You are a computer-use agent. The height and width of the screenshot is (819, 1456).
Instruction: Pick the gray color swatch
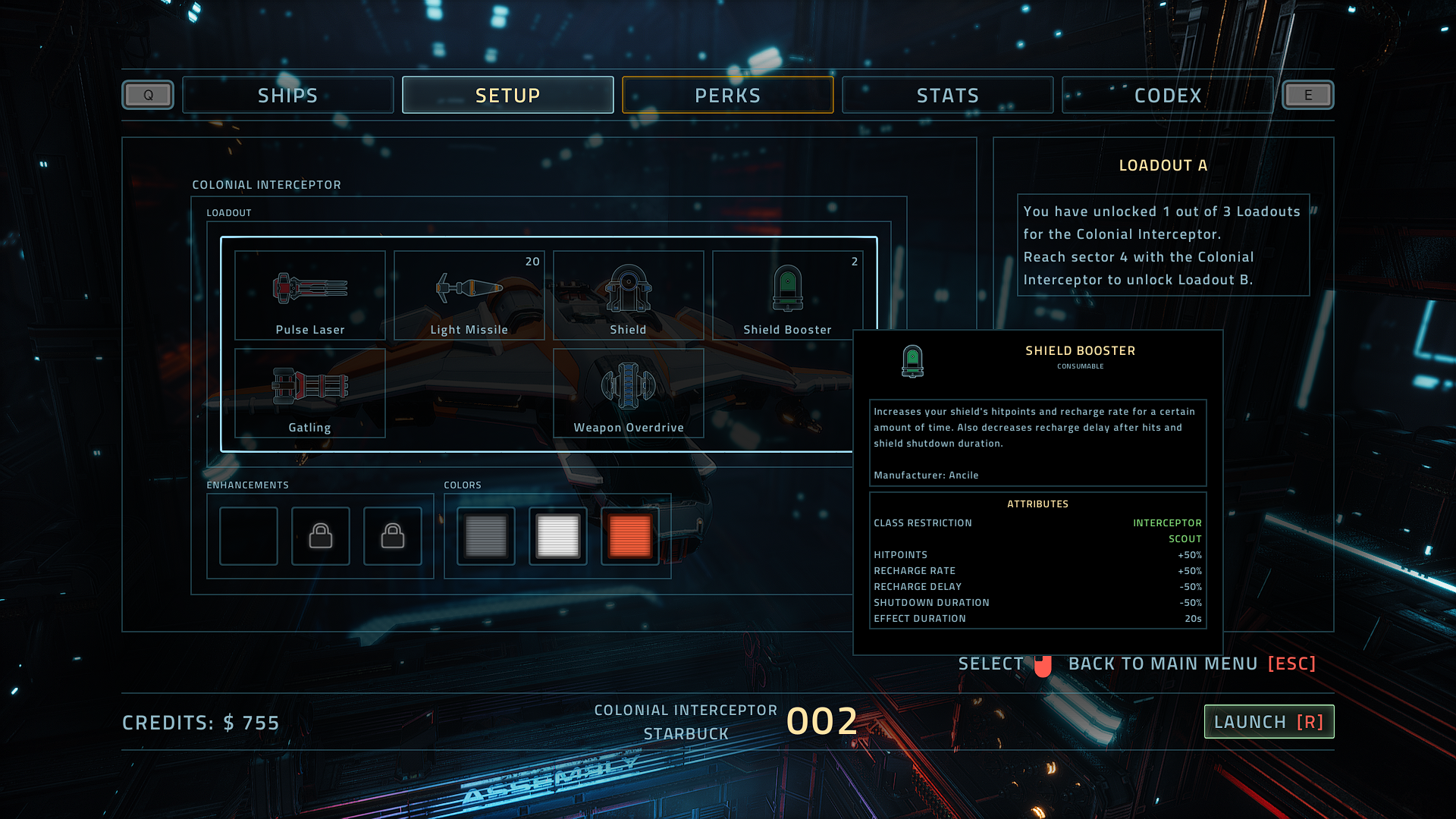tap(485, 536)
